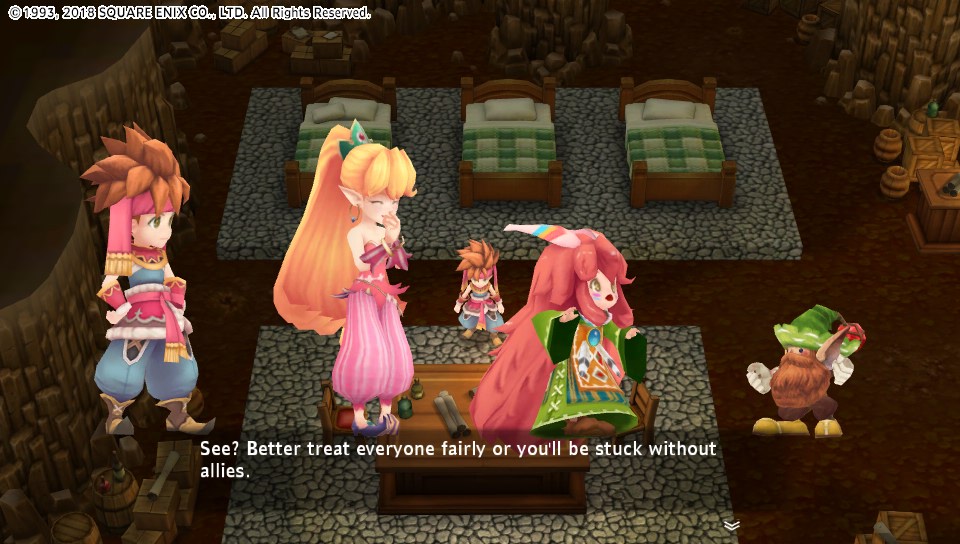Advance dialogue with the down-arrow indicator

pyautogui.click(x=732, y=524)
